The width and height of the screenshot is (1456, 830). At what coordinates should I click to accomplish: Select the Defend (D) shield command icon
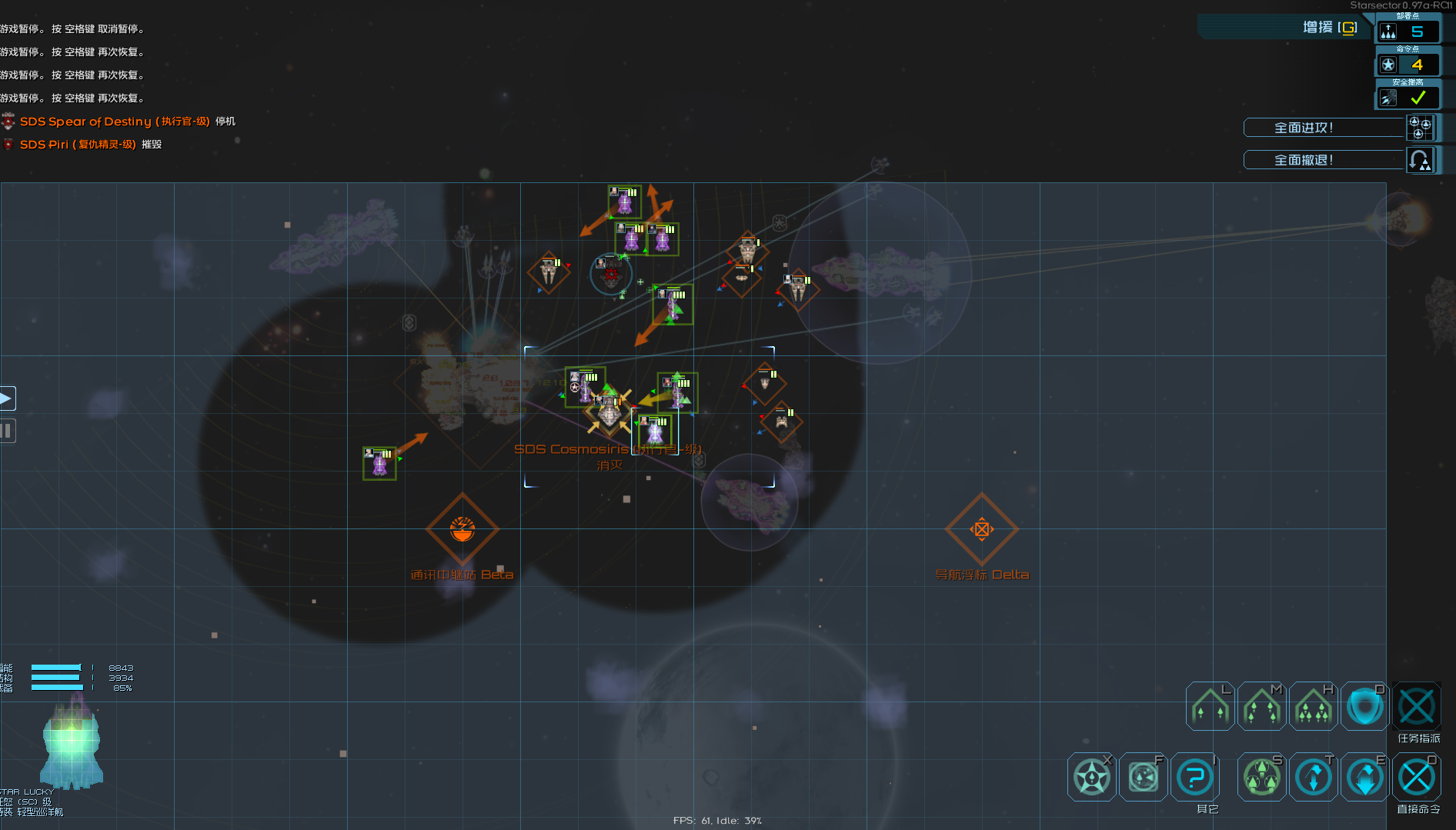[x=1364, y=705]
